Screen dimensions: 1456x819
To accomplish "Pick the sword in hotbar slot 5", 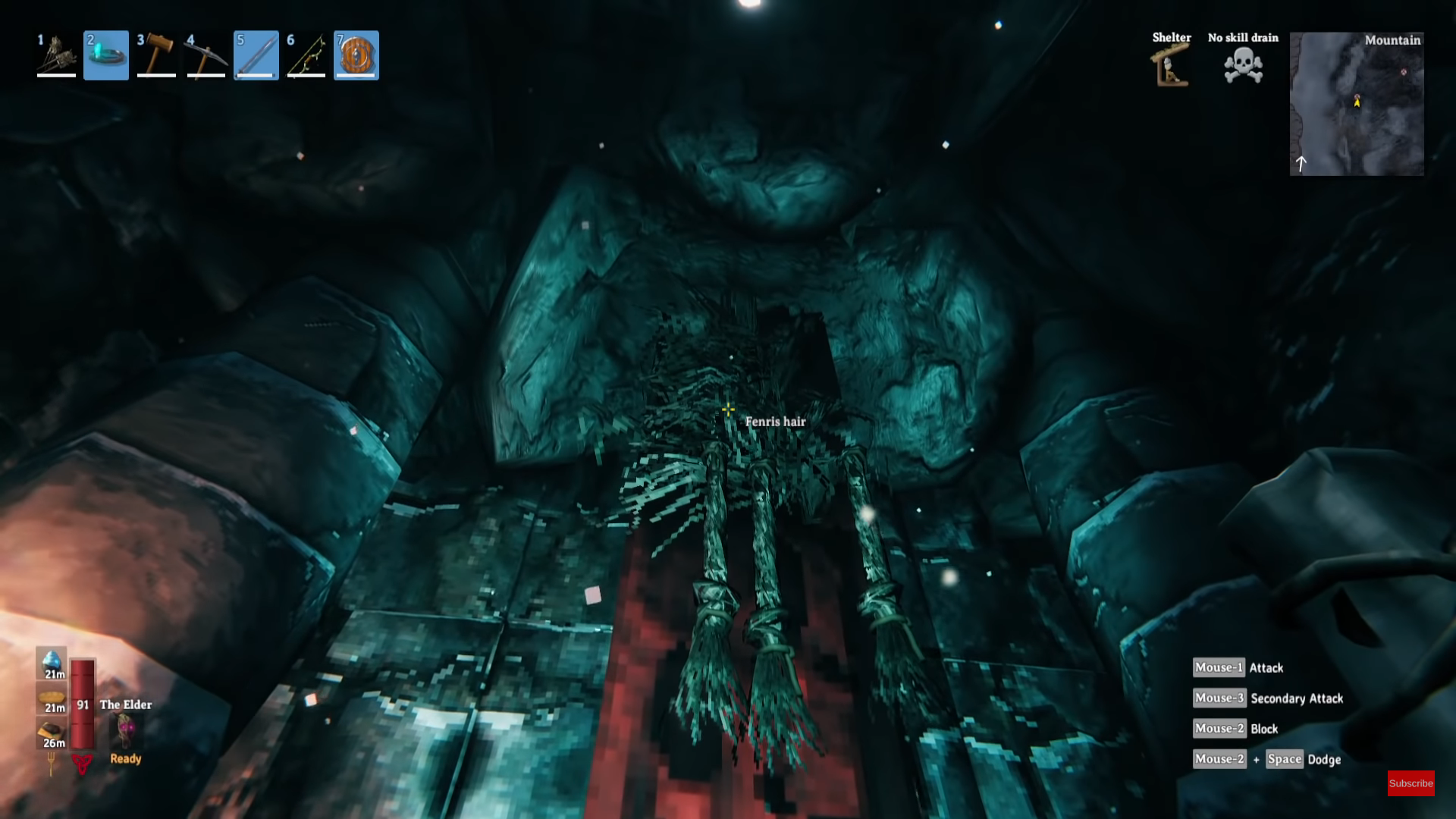I will [256, 55].
